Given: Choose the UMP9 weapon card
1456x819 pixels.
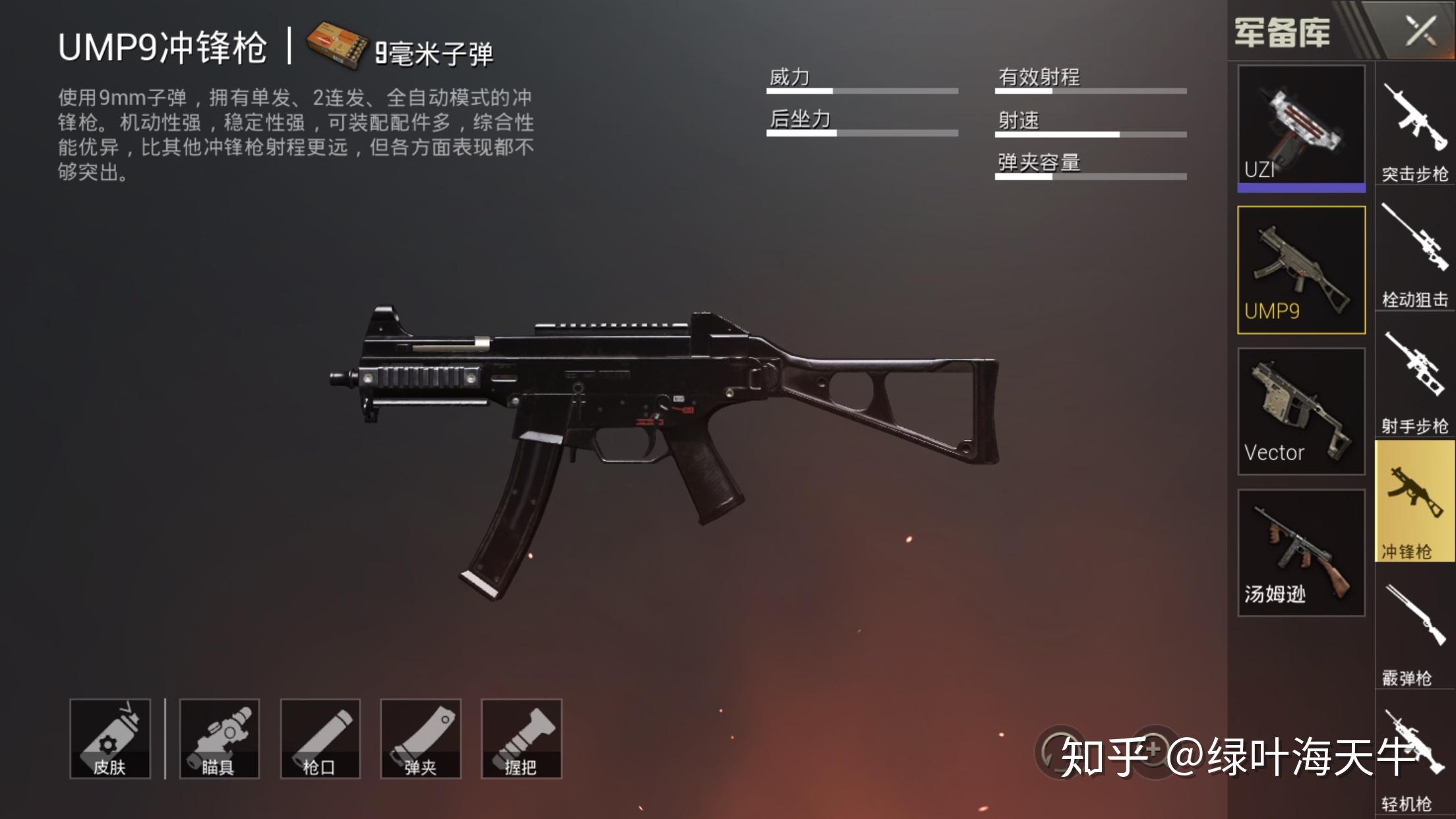Looking at the screenshot, I should click(x=1301, y=270).
